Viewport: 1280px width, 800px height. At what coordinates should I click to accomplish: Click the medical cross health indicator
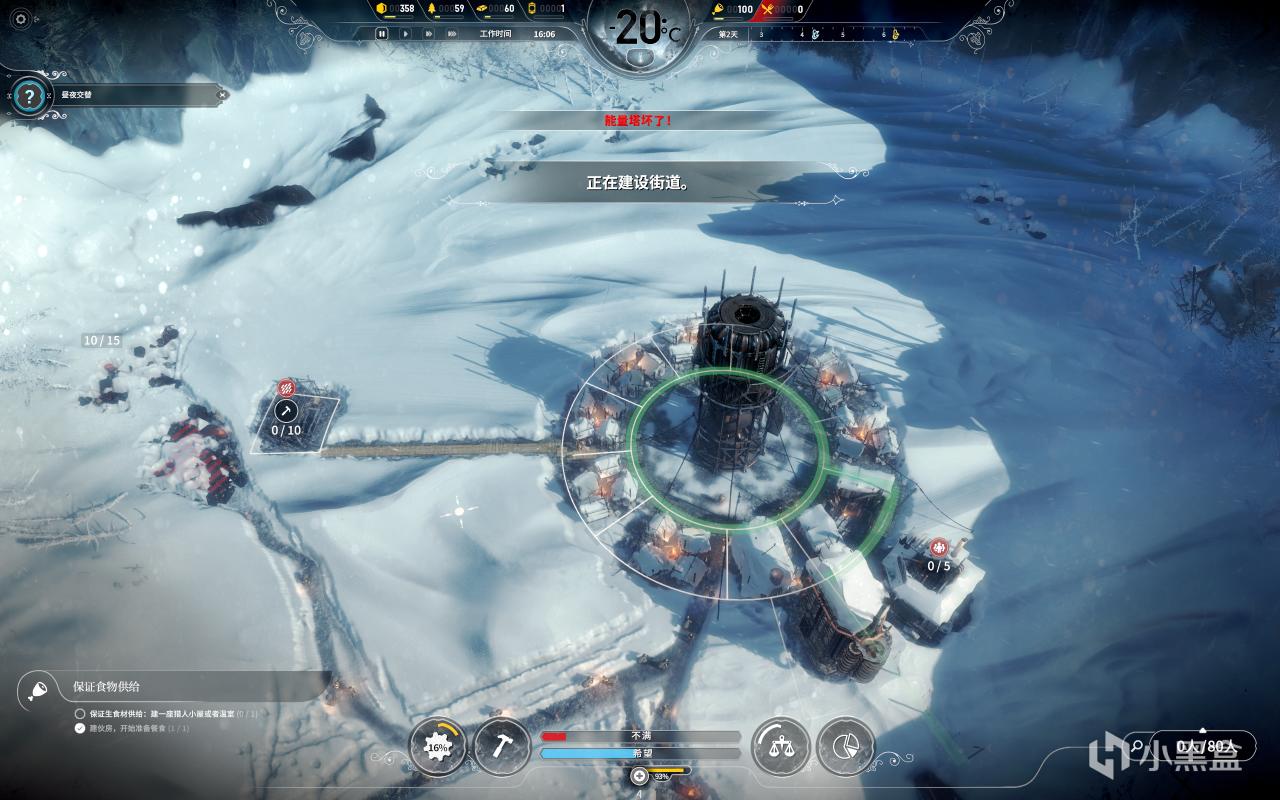point(639,776)
